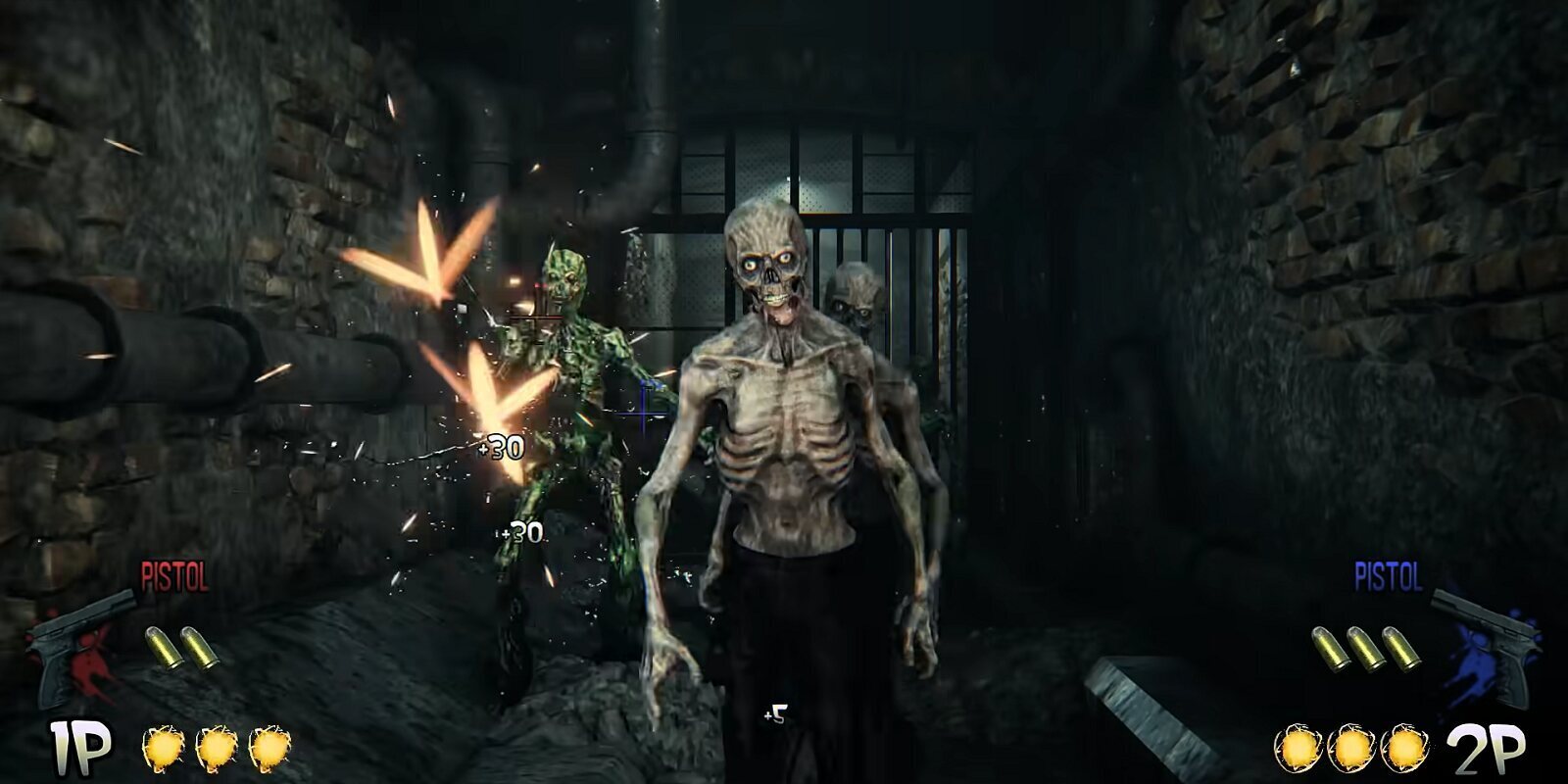Click player 1's first grenade orb

pyautogui.click(x=164, y=747)
